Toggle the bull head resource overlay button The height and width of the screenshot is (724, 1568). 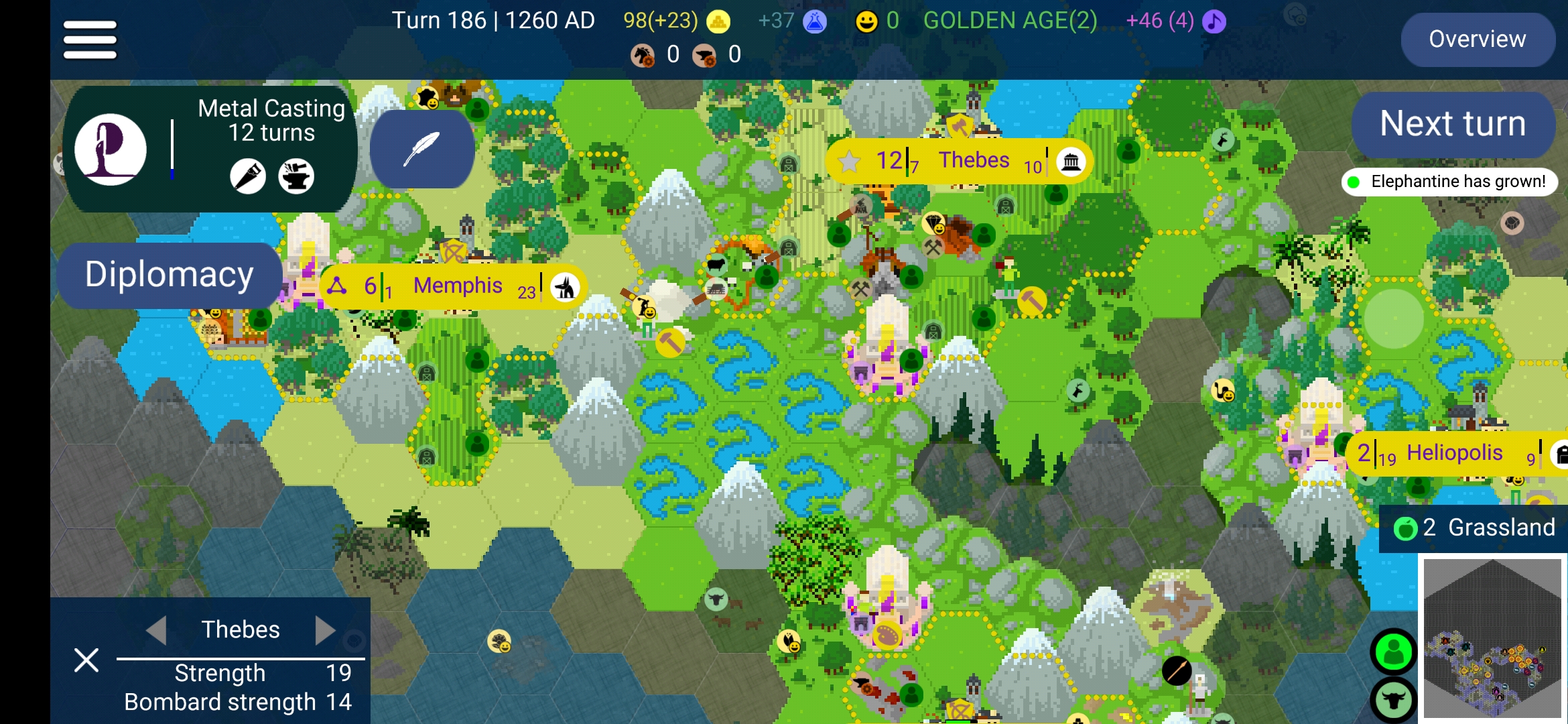(x=1393, y=700)
